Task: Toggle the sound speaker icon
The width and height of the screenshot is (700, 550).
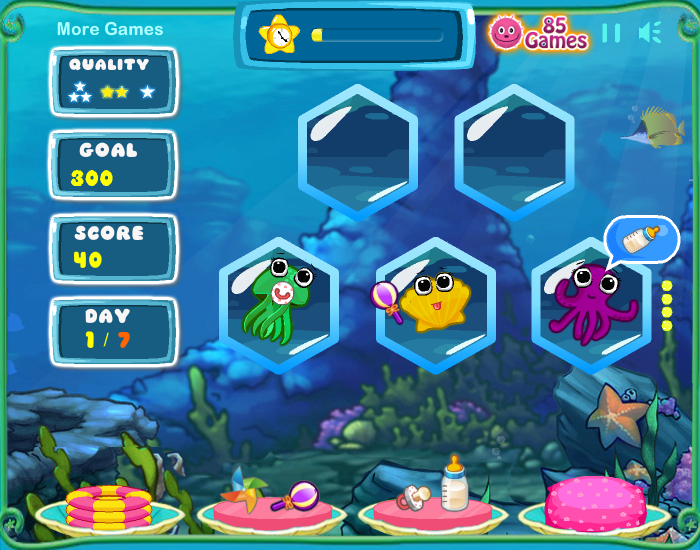Action: click(650, 33)
